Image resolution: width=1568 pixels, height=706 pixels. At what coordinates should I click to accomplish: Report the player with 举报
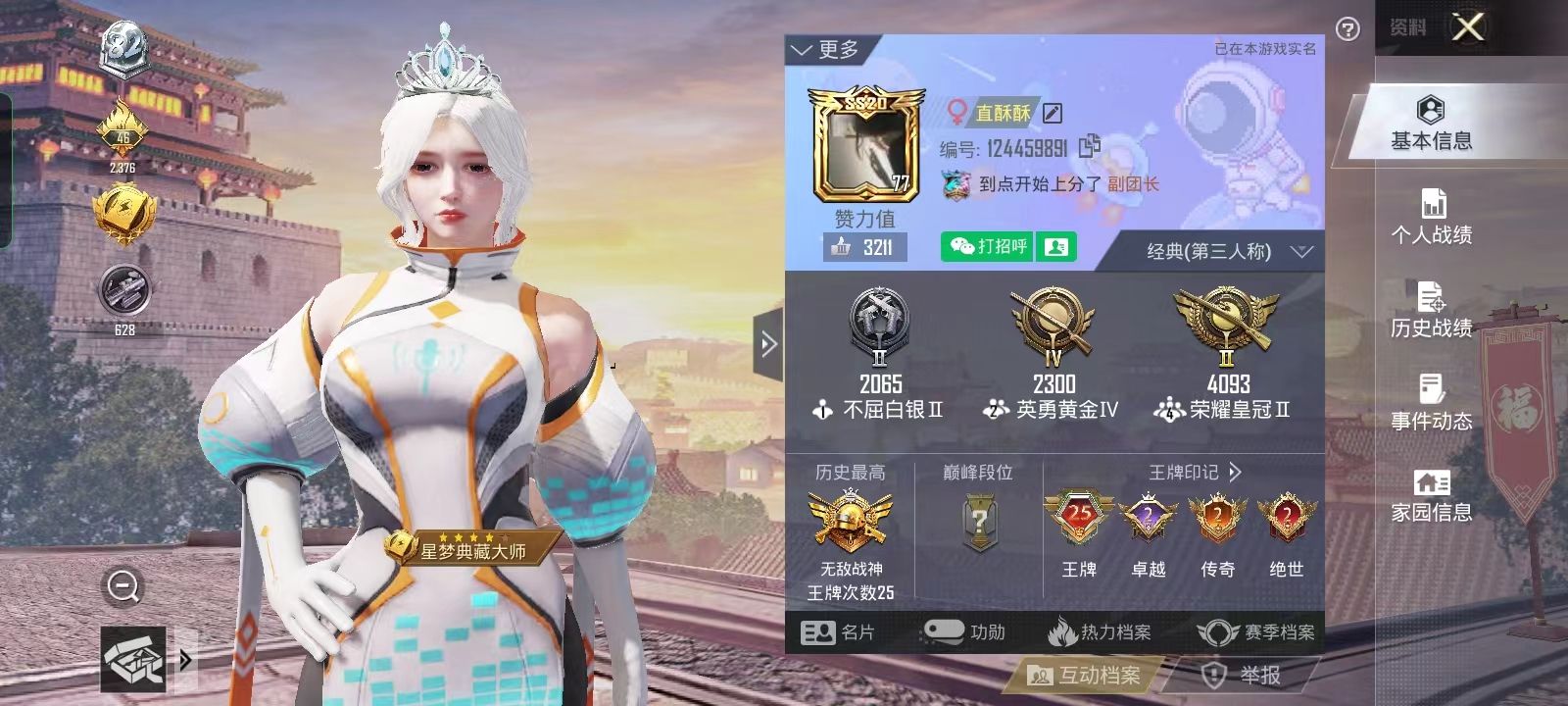(1243, 676)
